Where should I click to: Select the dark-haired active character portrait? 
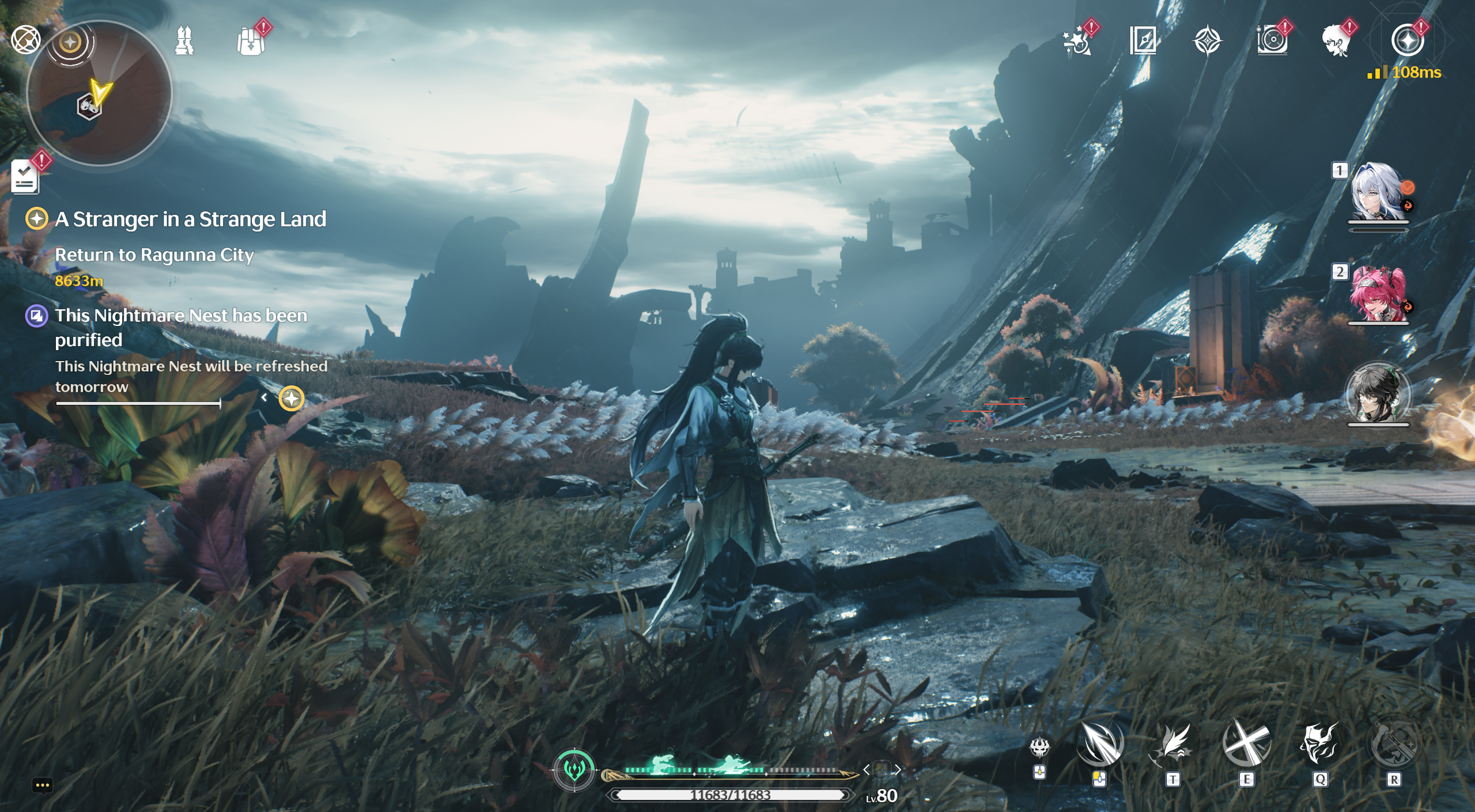point(1377,394)
